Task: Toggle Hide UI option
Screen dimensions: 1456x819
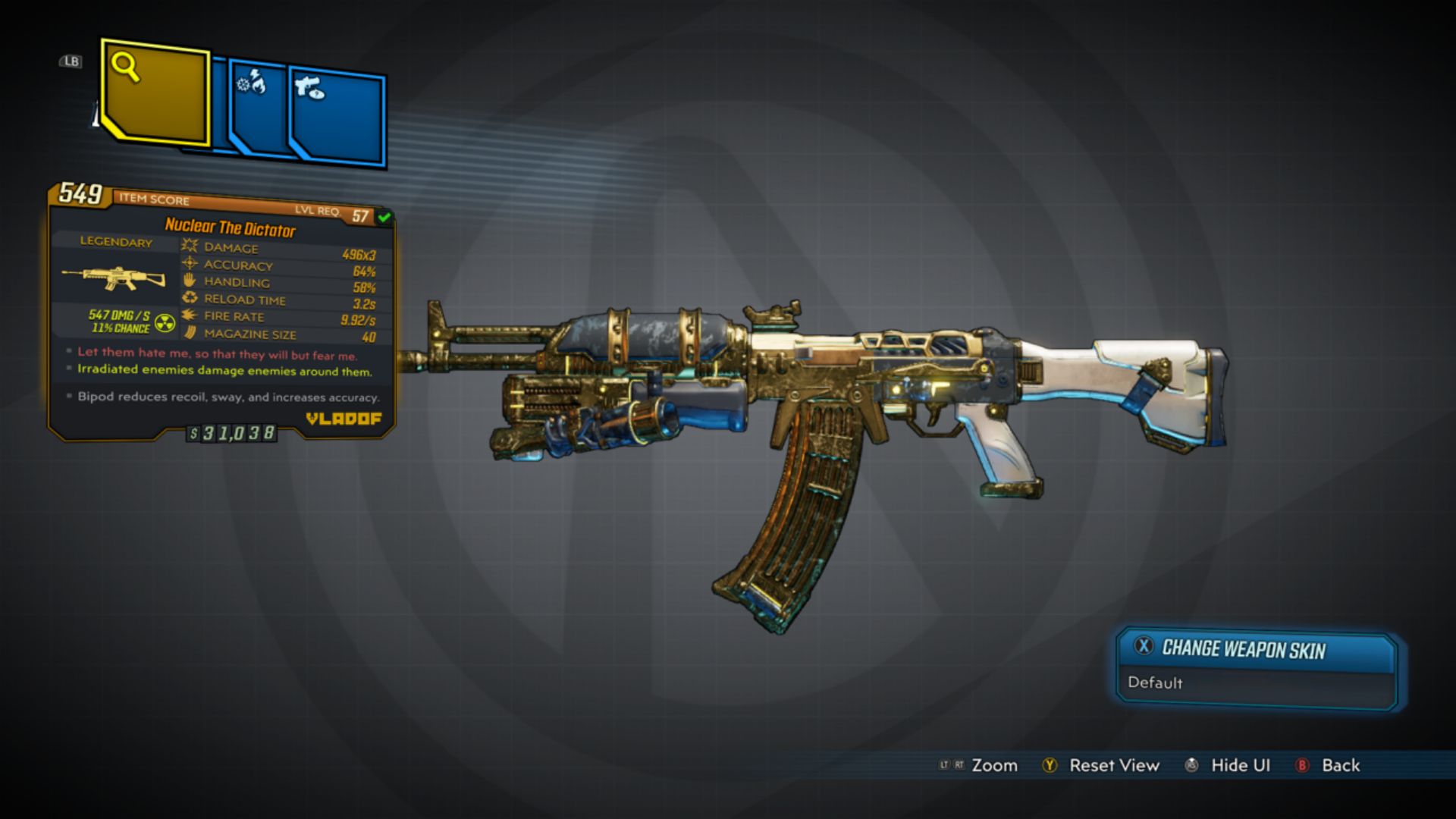Action: click(1240, 766)
